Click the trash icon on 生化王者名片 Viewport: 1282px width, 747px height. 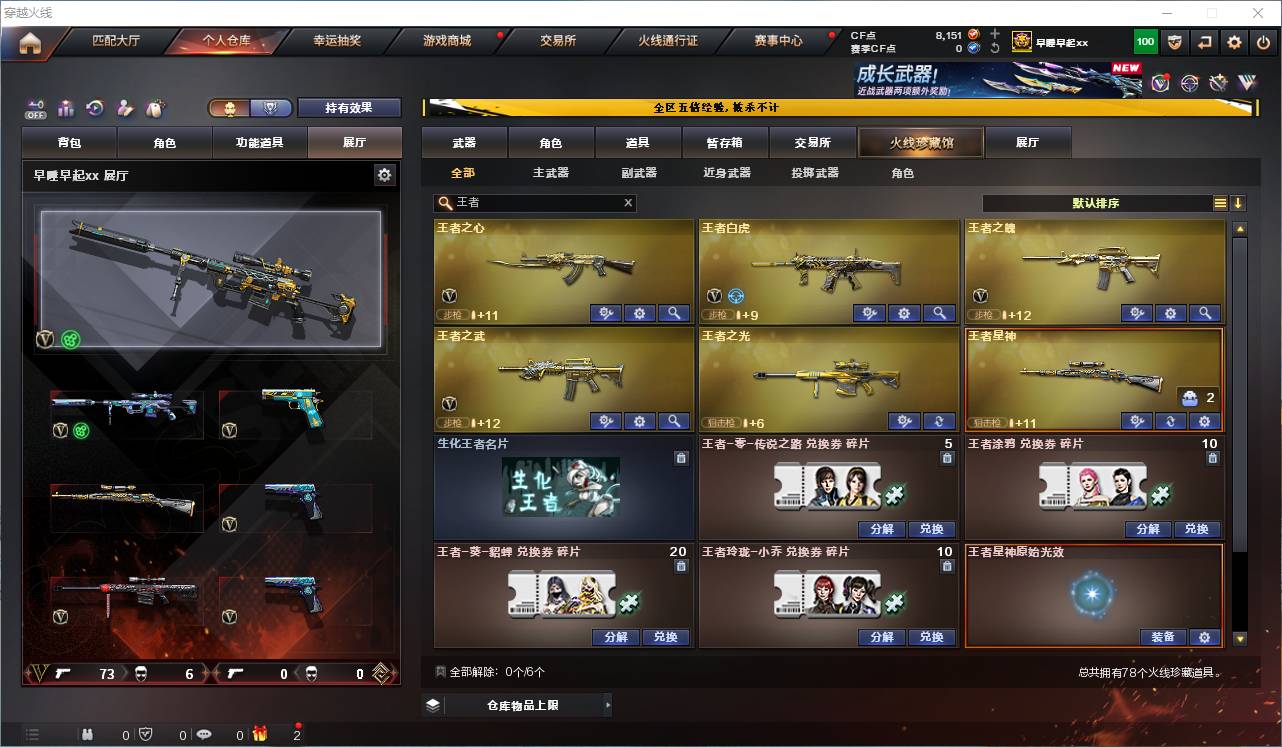coord(681,457)
